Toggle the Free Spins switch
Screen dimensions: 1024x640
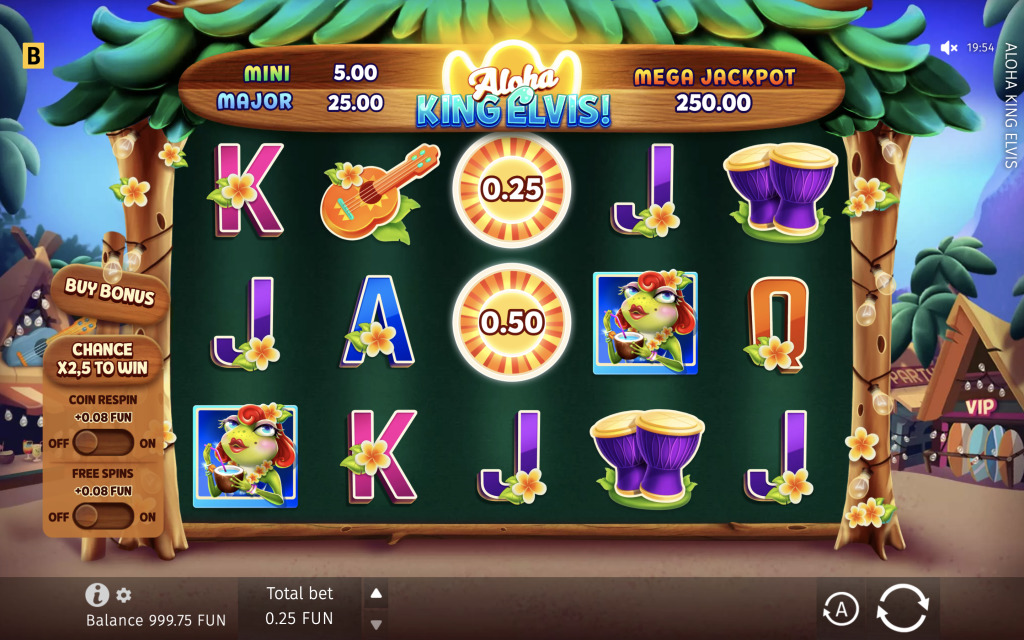click(x=103, y=516)
